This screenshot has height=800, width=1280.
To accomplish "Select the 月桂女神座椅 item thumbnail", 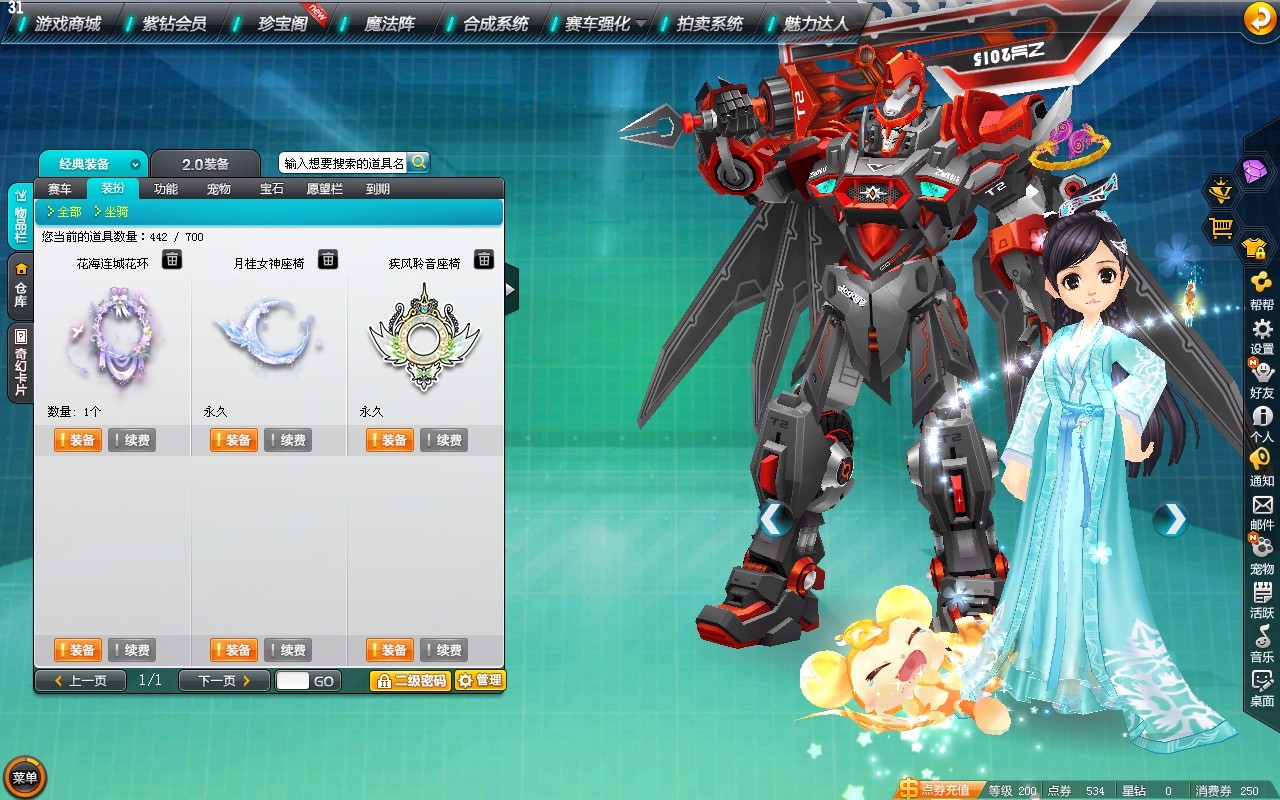I will [268, 333].
